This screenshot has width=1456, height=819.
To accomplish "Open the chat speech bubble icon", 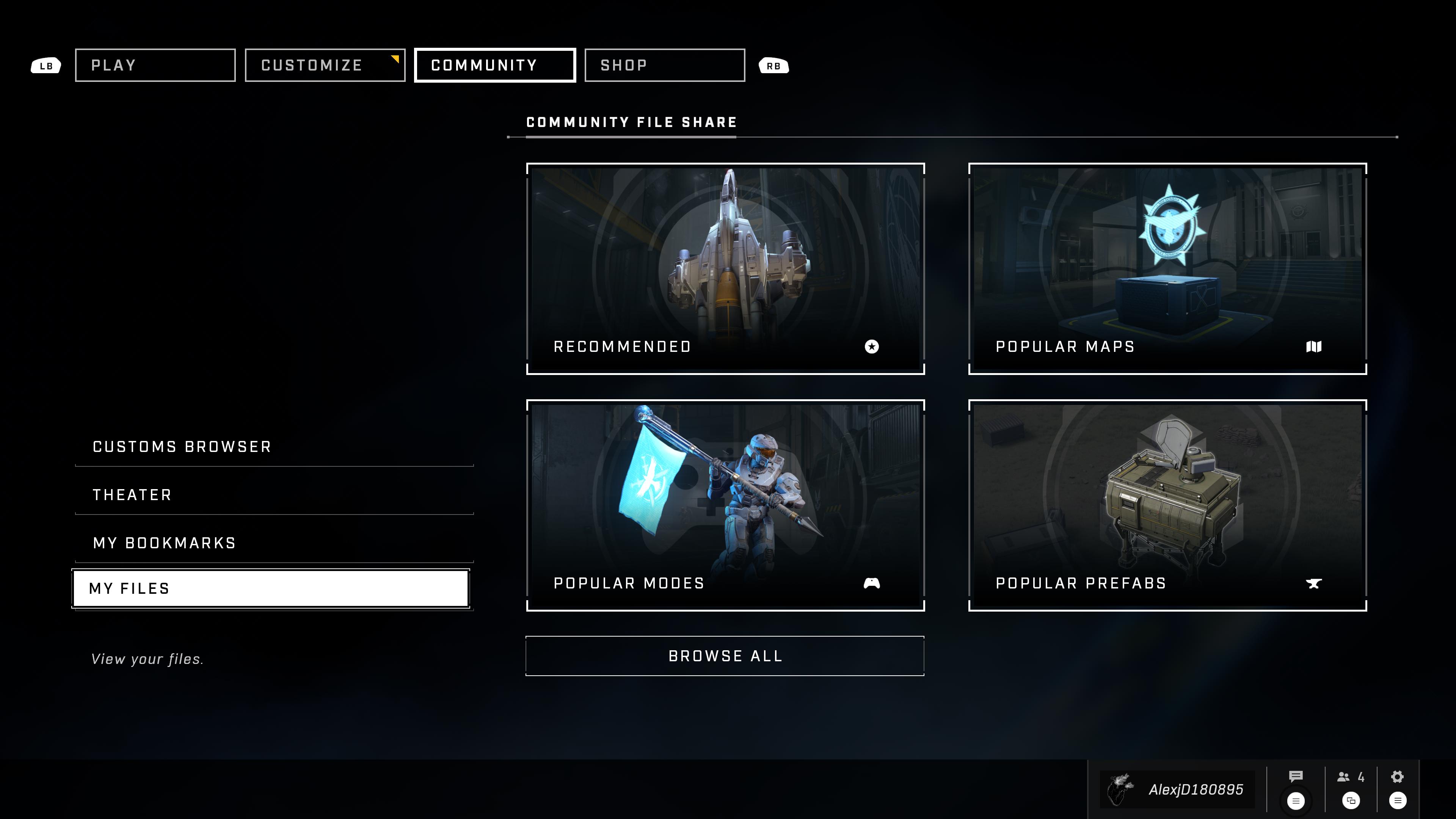I will 1296,777.
